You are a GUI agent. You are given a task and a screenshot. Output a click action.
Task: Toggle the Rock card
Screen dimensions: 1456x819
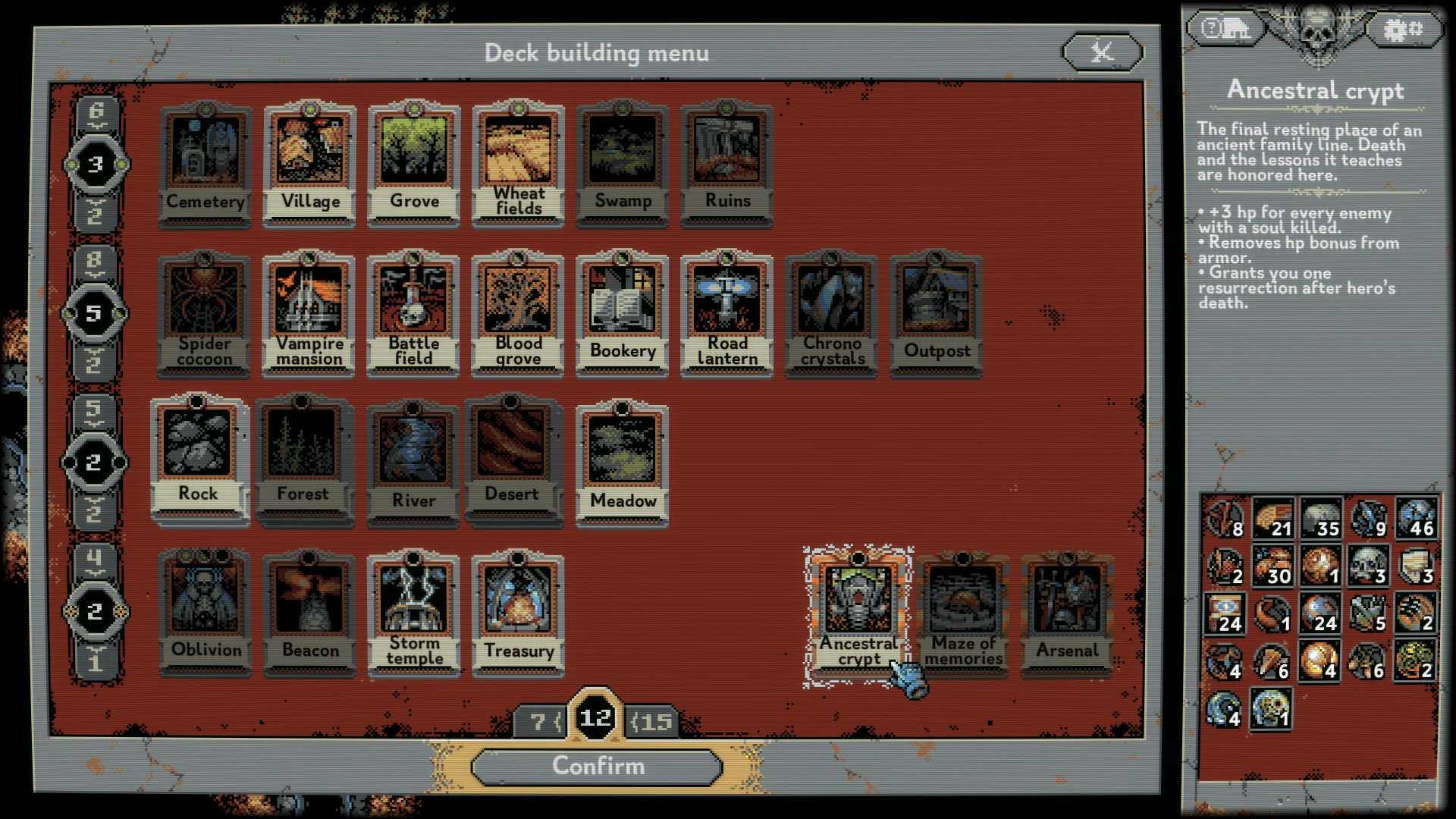[198, 457]
